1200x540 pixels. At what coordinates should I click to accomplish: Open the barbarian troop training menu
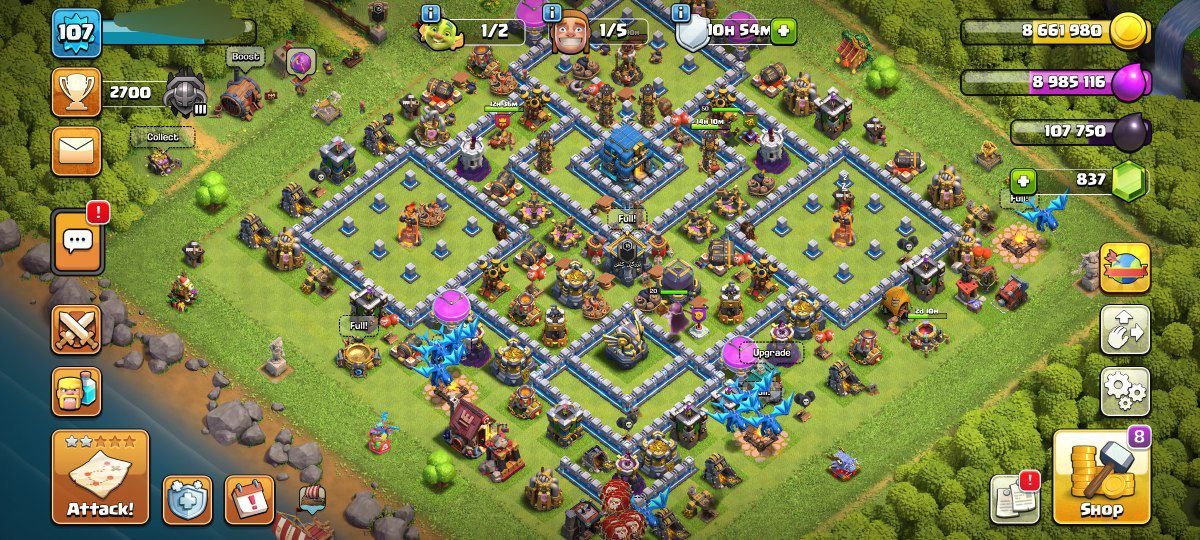pyautogui.click(x=76, y=390)
